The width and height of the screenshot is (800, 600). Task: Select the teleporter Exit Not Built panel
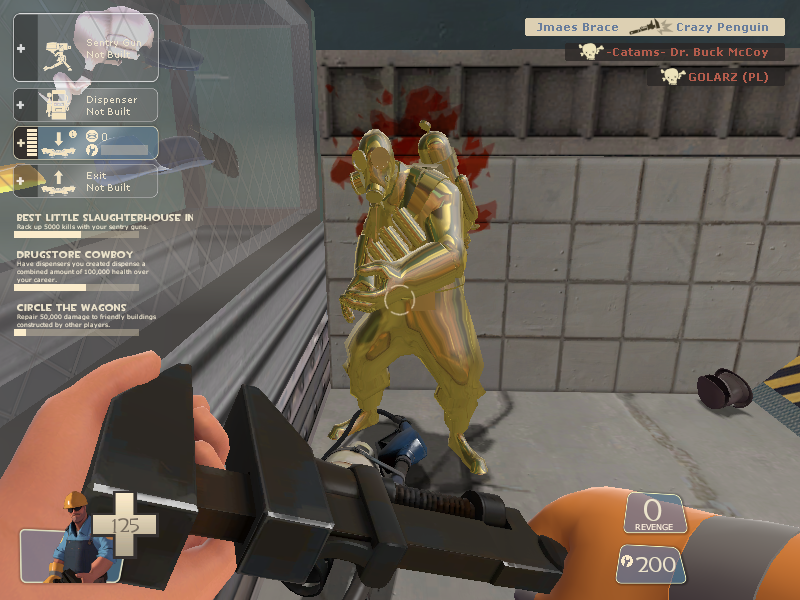(86, 181)
